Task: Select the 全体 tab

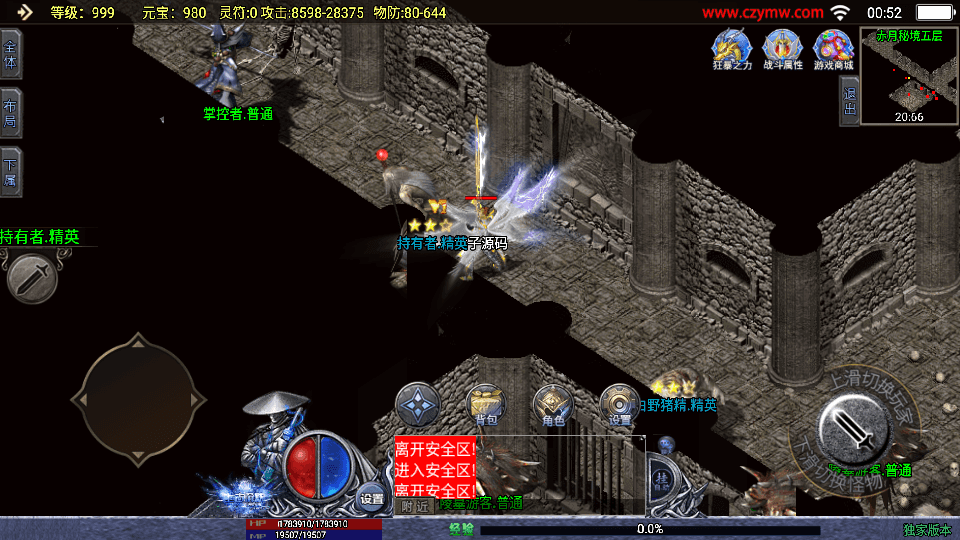Action: (10, 54)
